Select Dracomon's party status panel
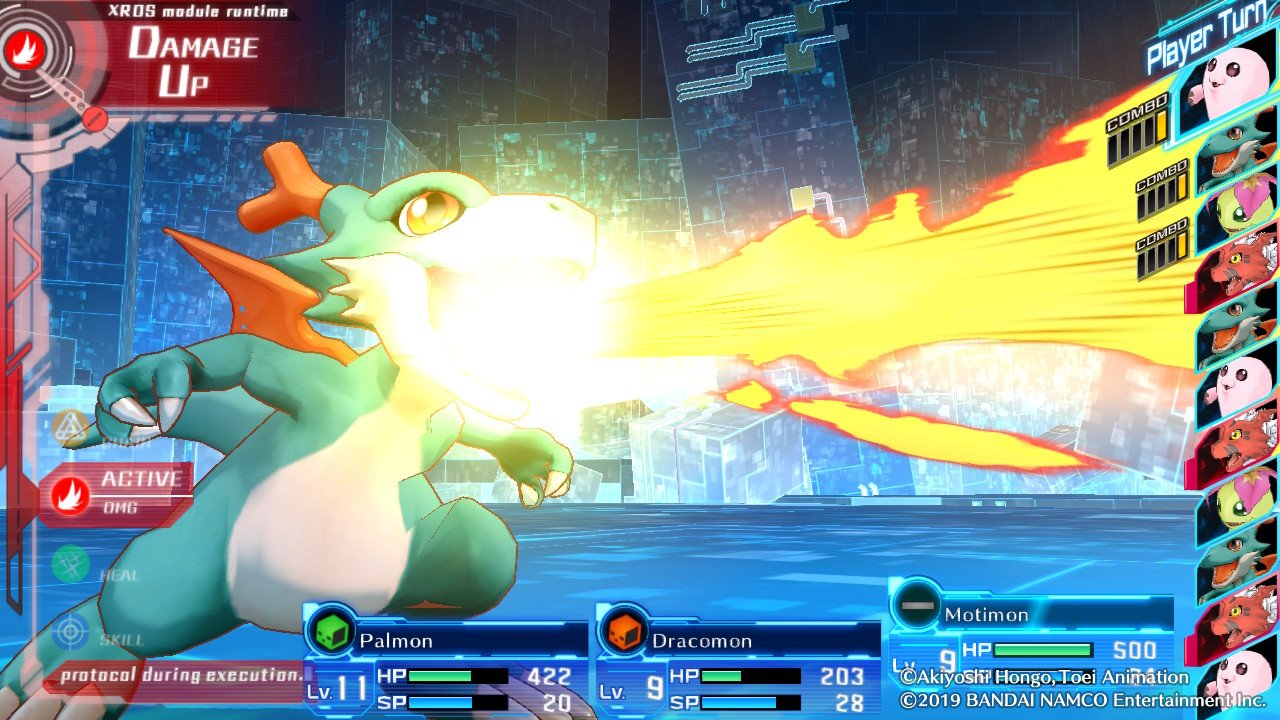 738,662
